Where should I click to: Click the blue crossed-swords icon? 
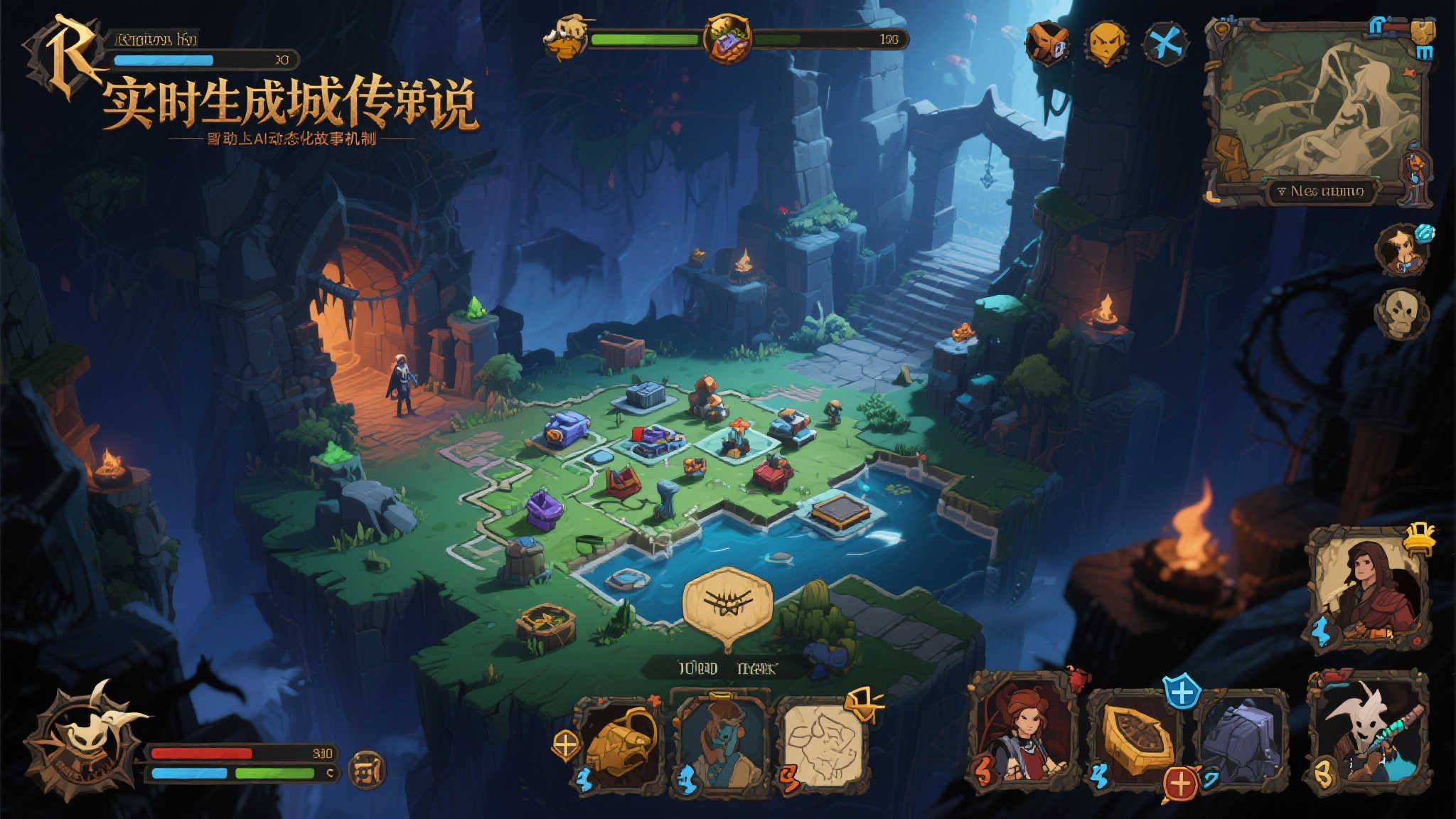pyautogui.click(x=1165, y=44)
